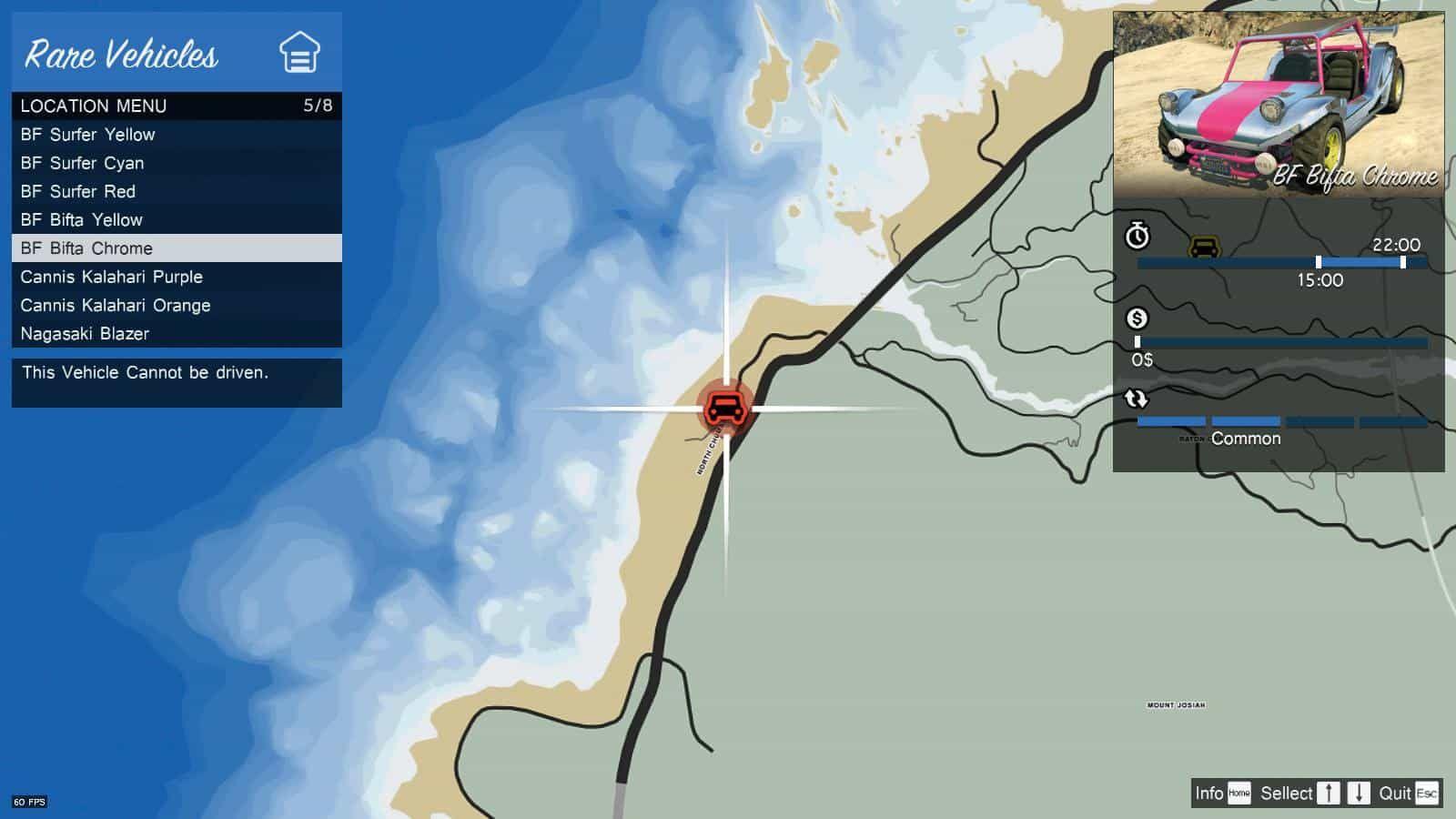Select the Nagasaki Blazer entry
The width and height of the screenshot is (1456, 819).
[84, 334]
